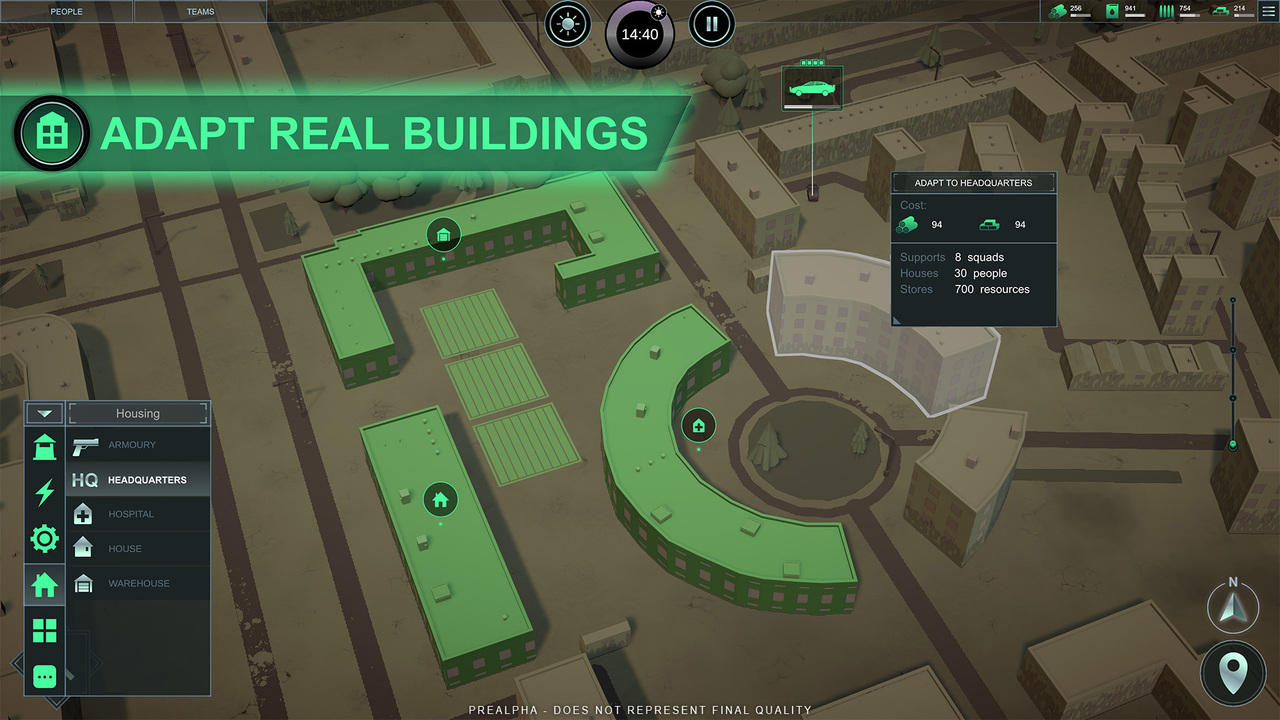Open the gear production category

(45, 540)
